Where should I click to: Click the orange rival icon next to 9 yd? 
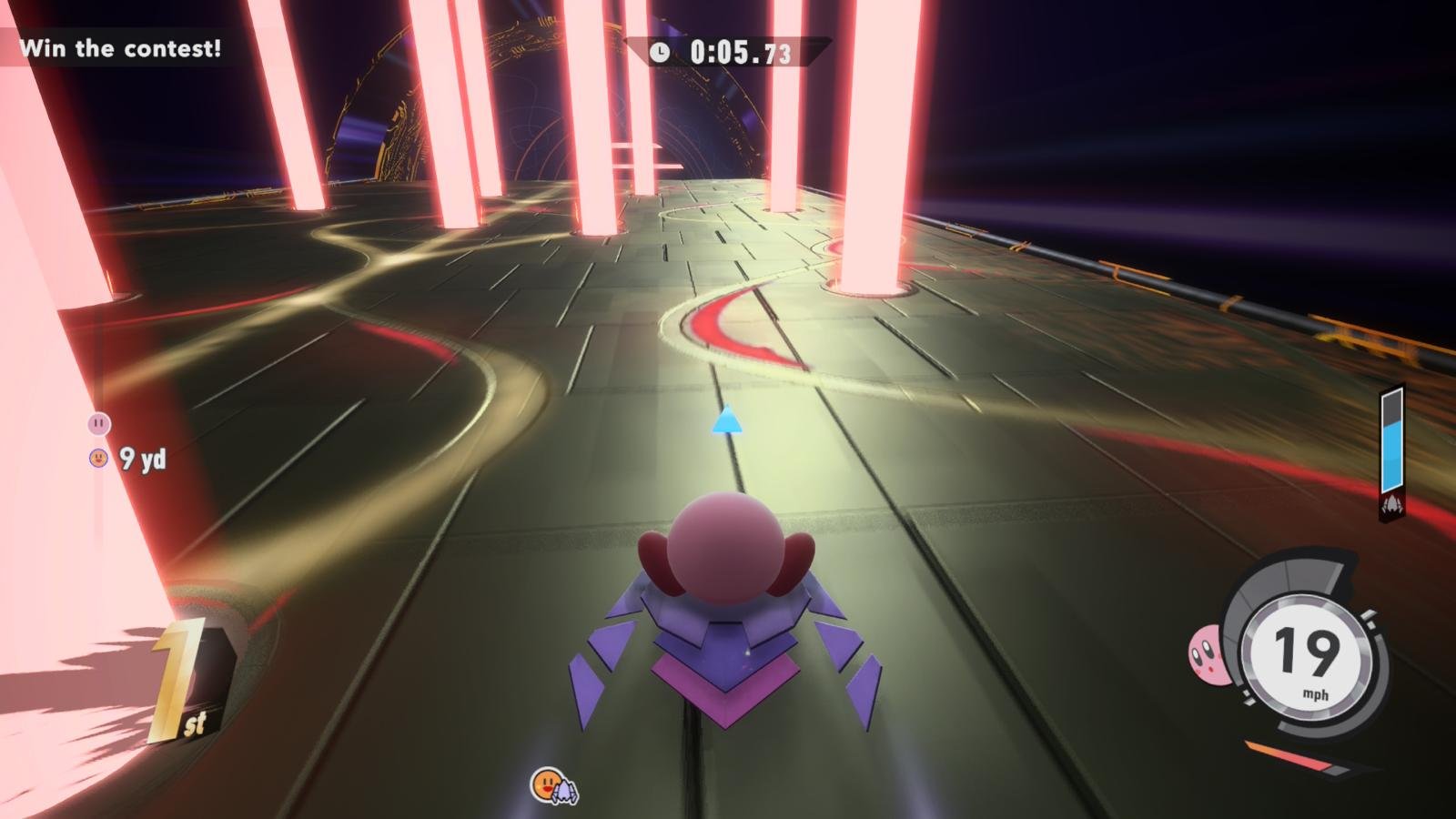98,458
